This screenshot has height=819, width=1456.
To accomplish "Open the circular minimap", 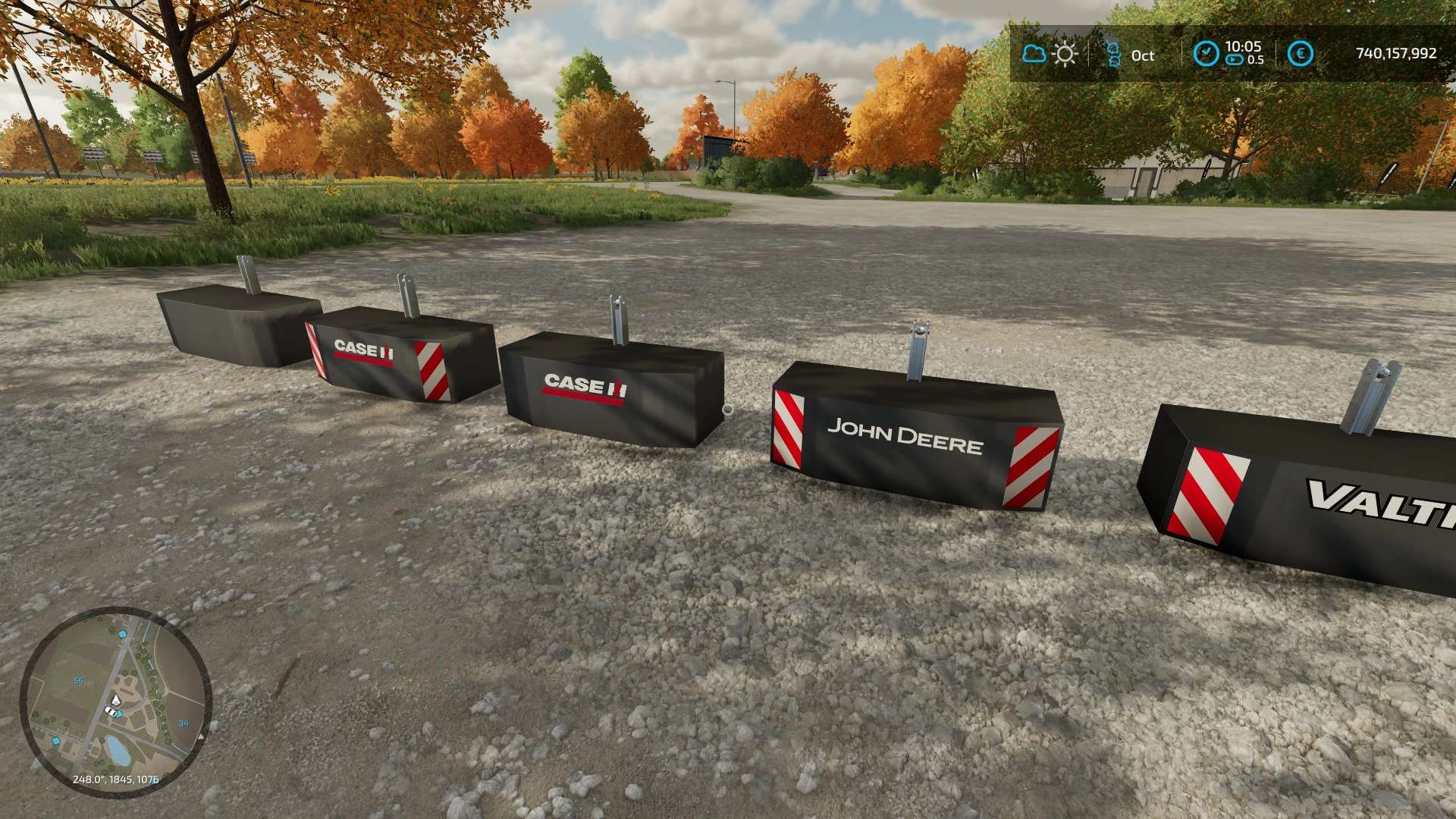I will [115, 701].
